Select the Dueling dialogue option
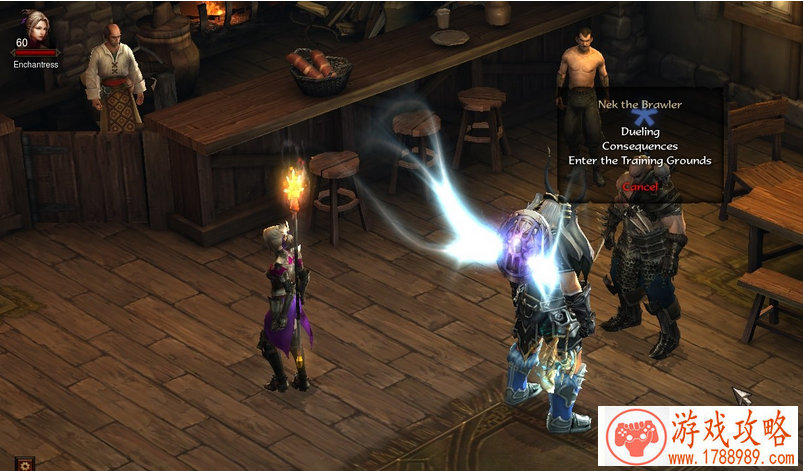This screenshot has width=803, height=471. (x=640, y=131)
